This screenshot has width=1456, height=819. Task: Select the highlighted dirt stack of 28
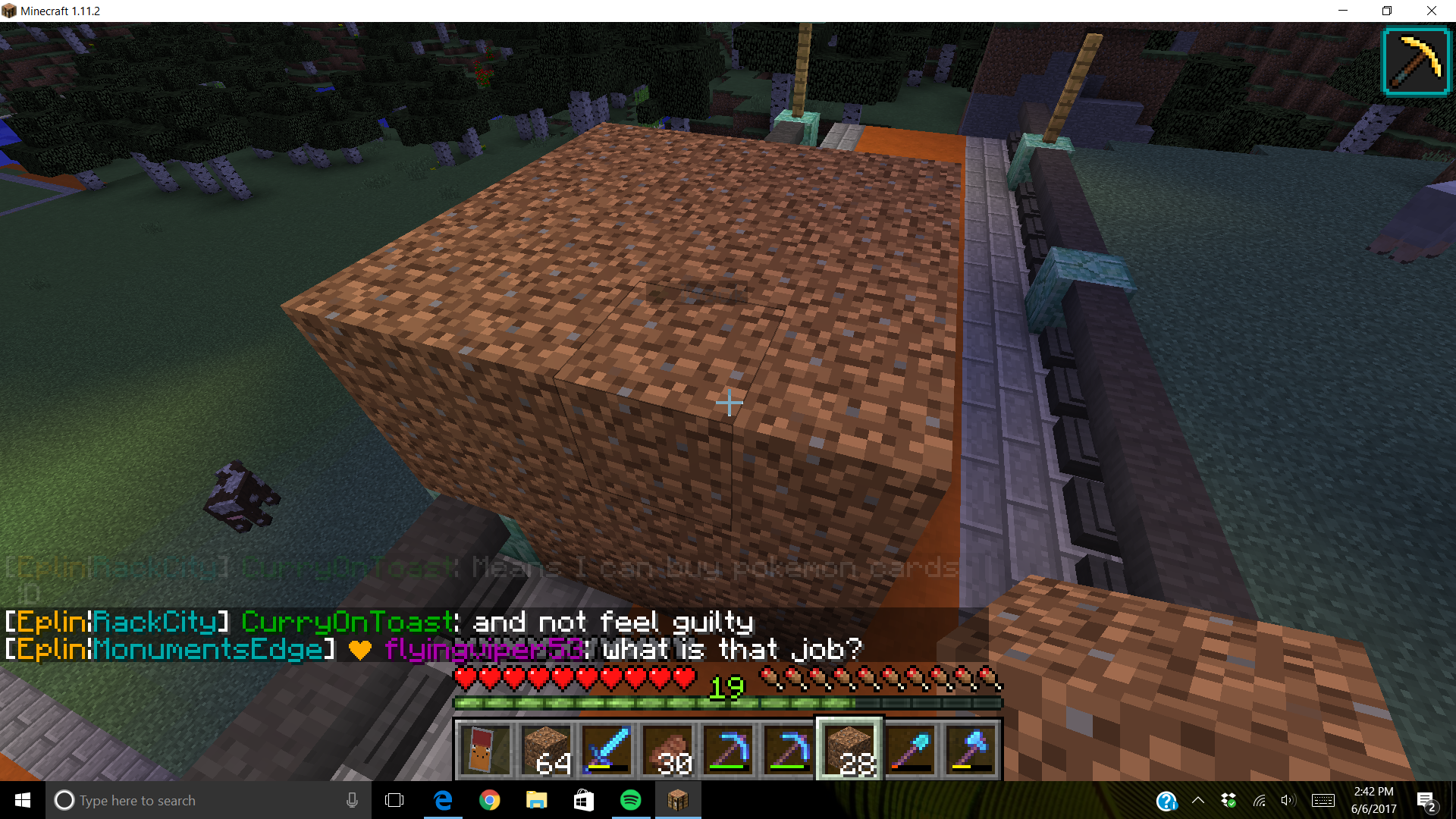[849, 749]
